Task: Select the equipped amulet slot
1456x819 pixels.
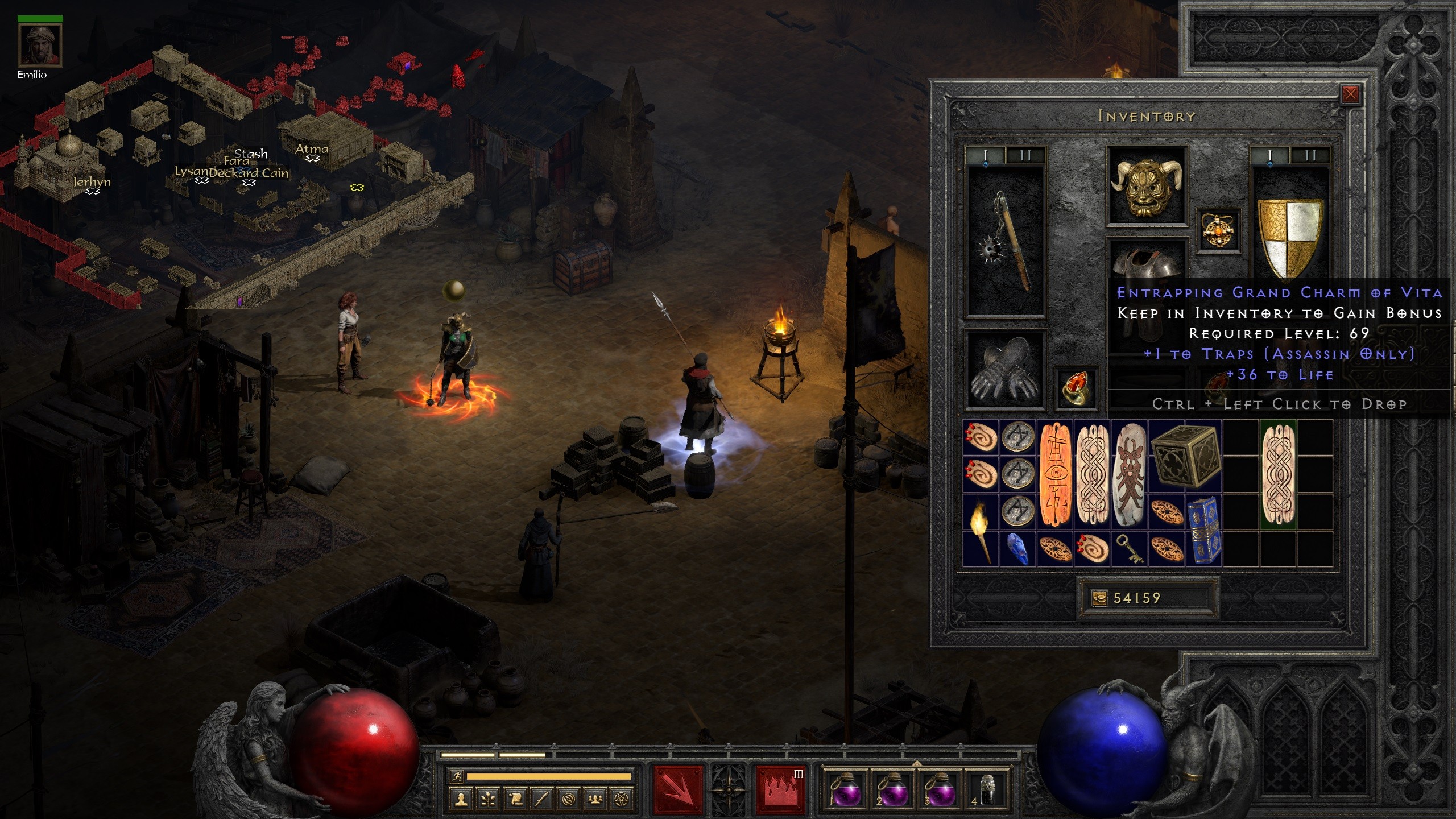Action: (1218, 230)
